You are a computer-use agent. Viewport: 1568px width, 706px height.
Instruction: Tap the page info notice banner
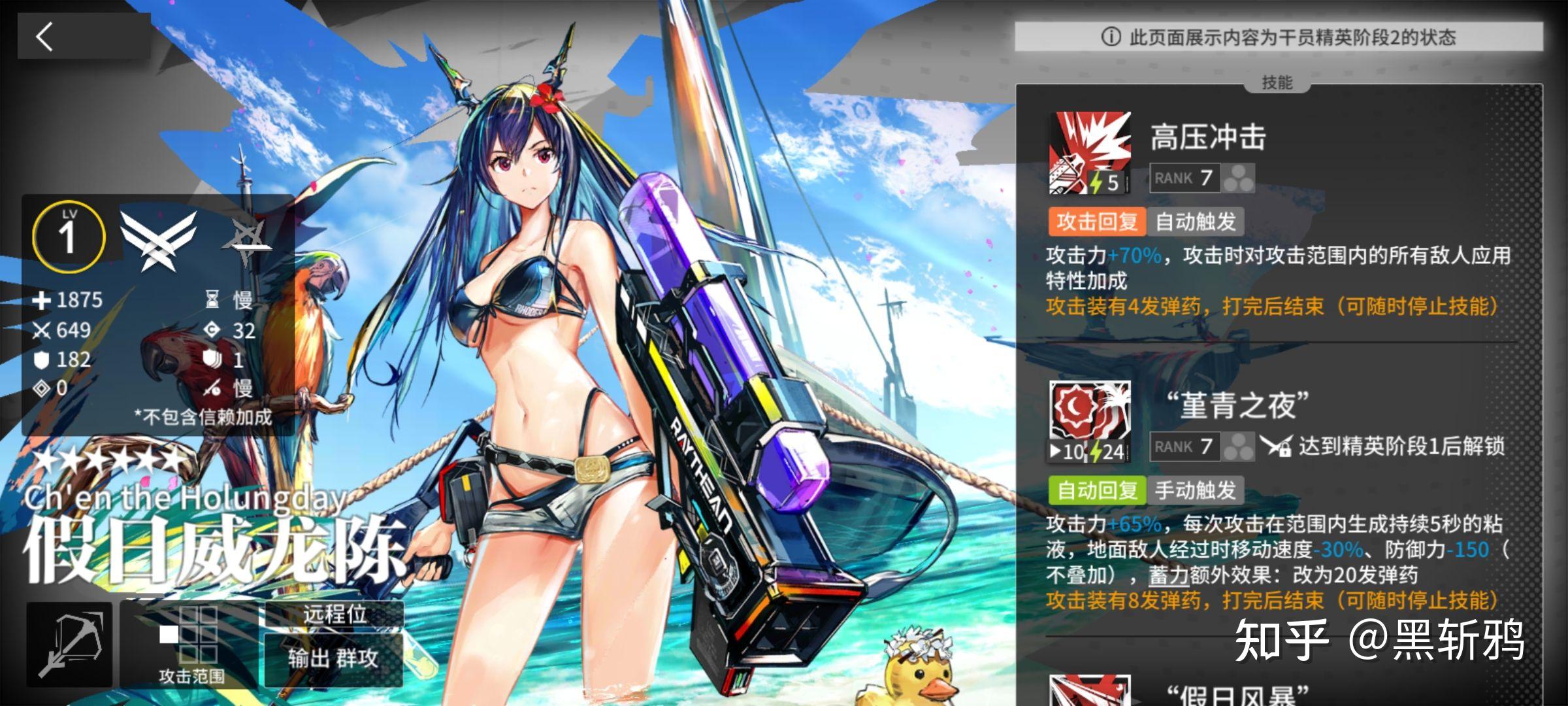[1279, 37]
